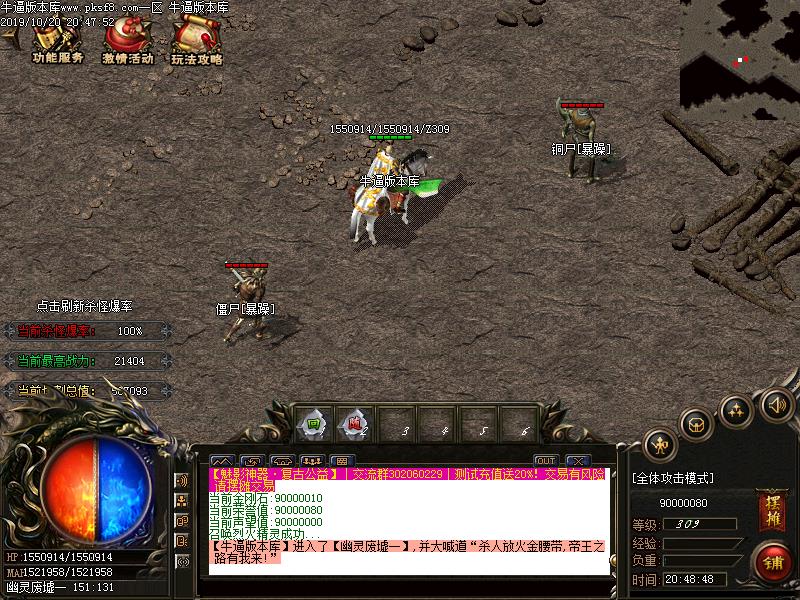Viewport: 800px width, 600px height.
Task: Click the X button above the chat box
Action: (579, 461)
